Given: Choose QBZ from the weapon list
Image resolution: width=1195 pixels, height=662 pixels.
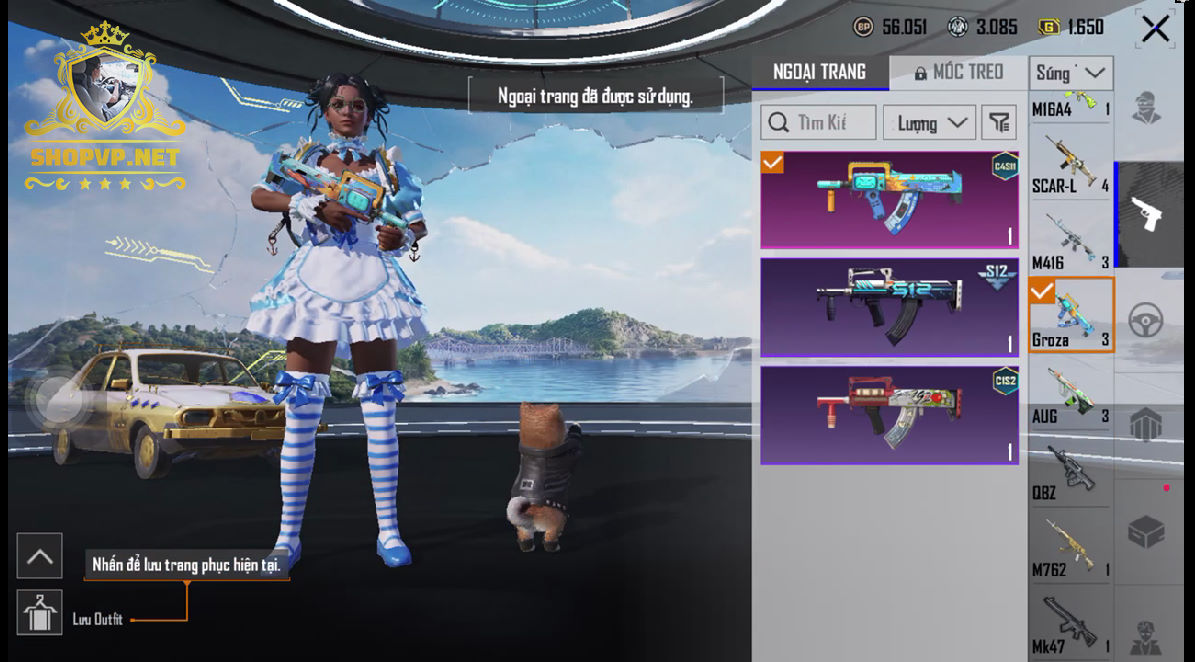Looking at the screenshot, I should point(1070,471).
